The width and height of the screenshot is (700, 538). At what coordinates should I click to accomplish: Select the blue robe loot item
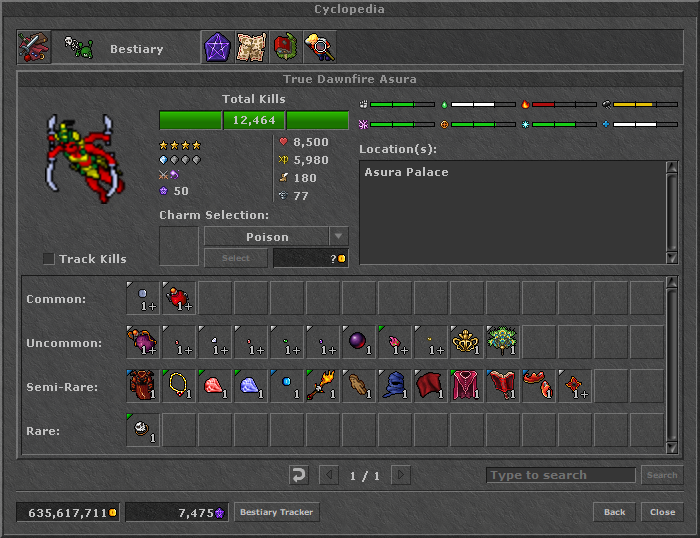click(395, 386)
